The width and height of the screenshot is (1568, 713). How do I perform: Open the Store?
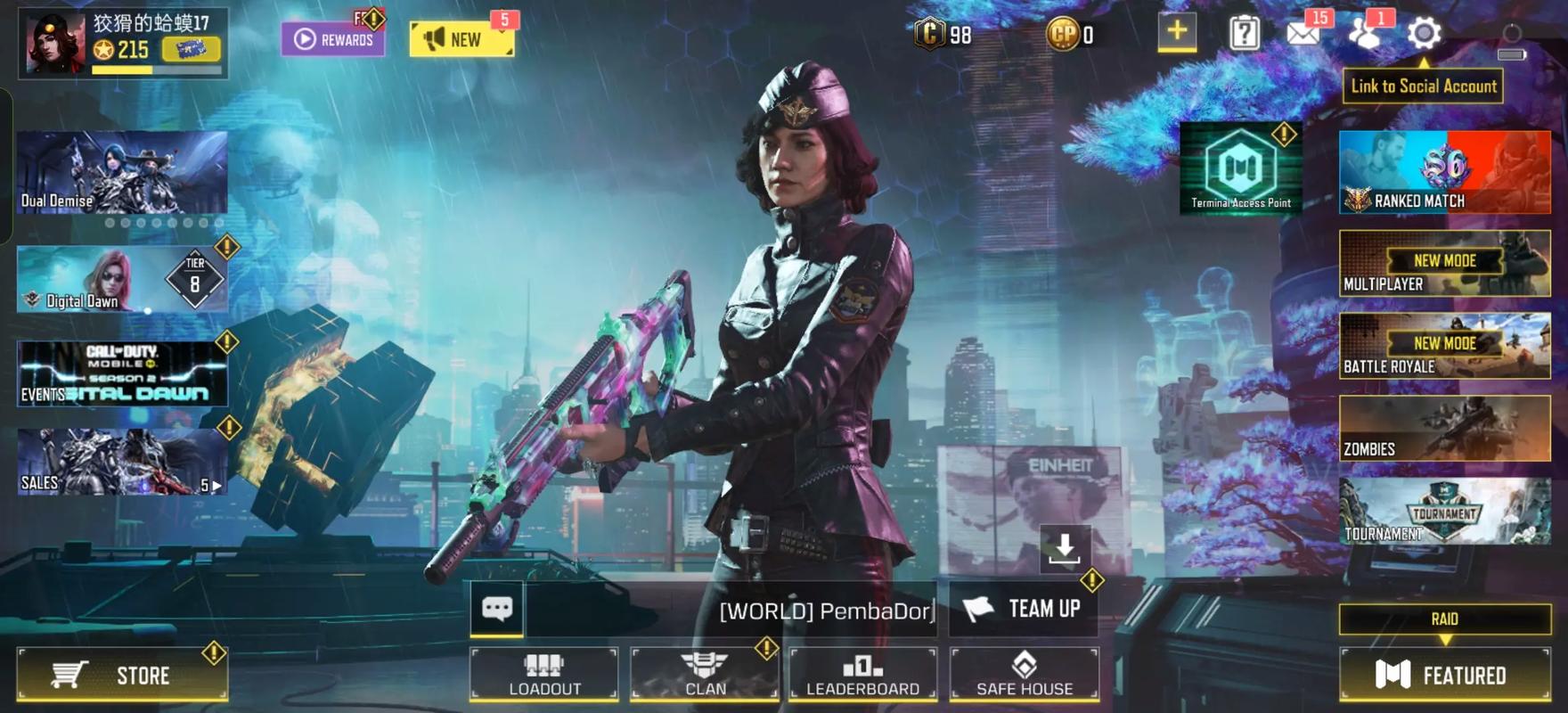(122, 675)
